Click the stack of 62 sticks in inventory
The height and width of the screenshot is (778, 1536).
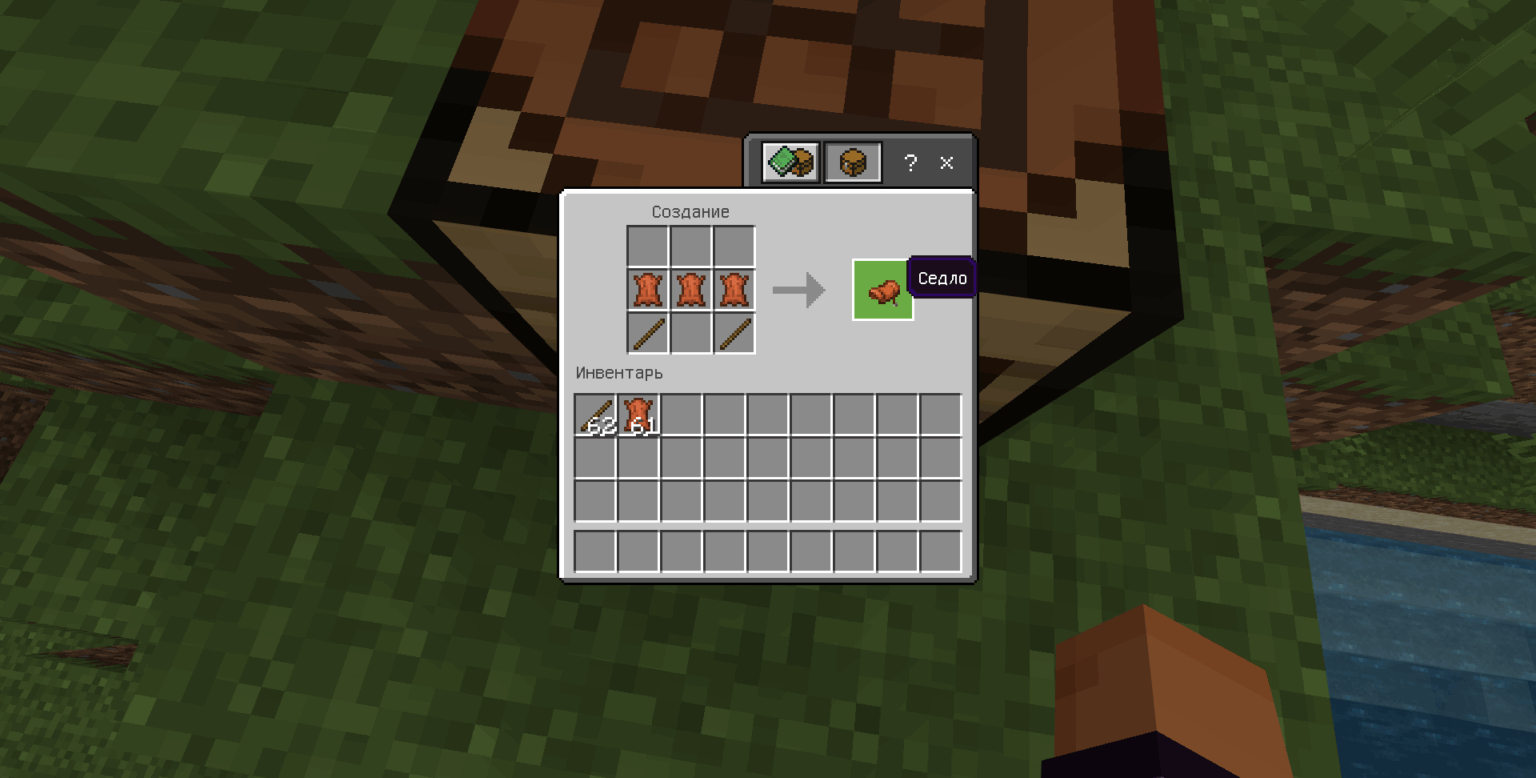[x=595, y=413]
